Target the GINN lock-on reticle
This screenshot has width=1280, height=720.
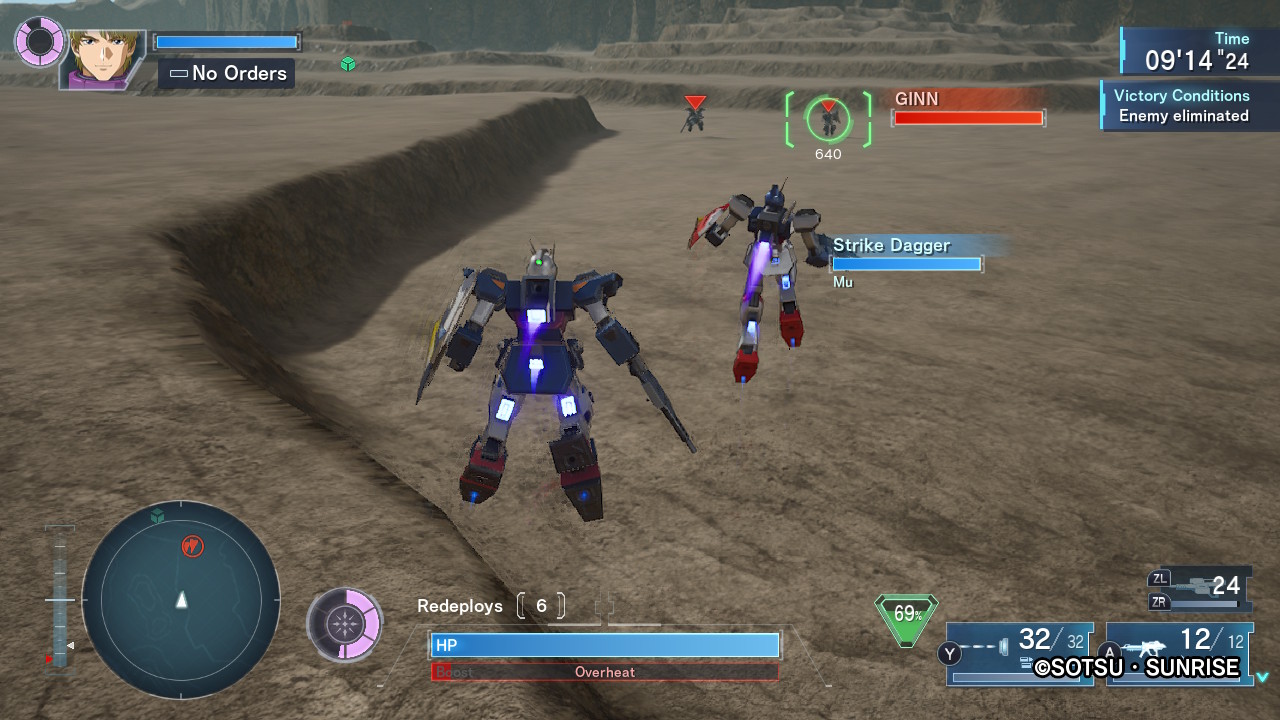tap(828, 119)
